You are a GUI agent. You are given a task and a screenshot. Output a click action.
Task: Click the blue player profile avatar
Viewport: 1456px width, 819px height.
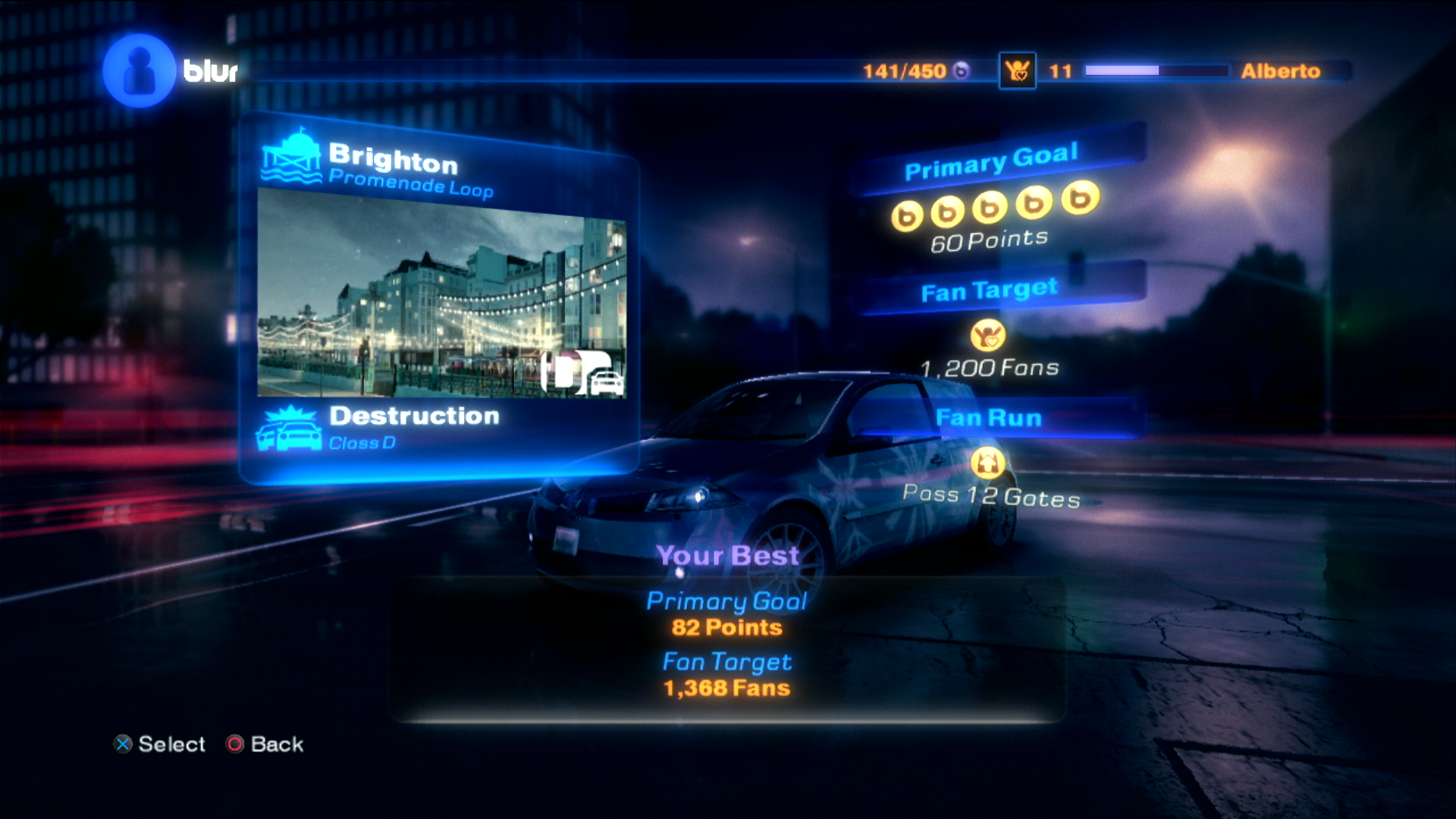point(139,71)
